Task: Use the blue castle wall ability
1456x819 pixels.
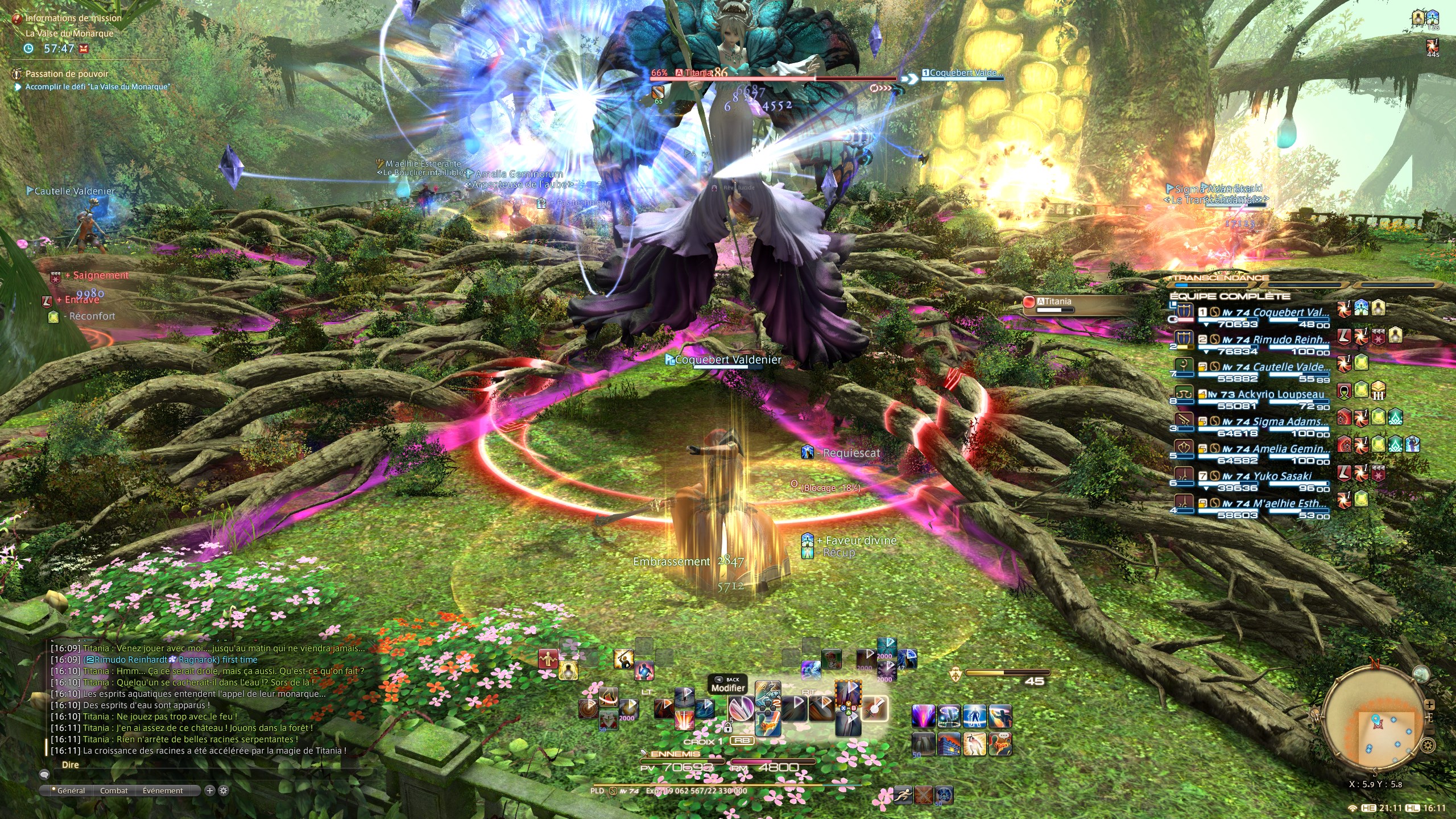Action: 949,743
